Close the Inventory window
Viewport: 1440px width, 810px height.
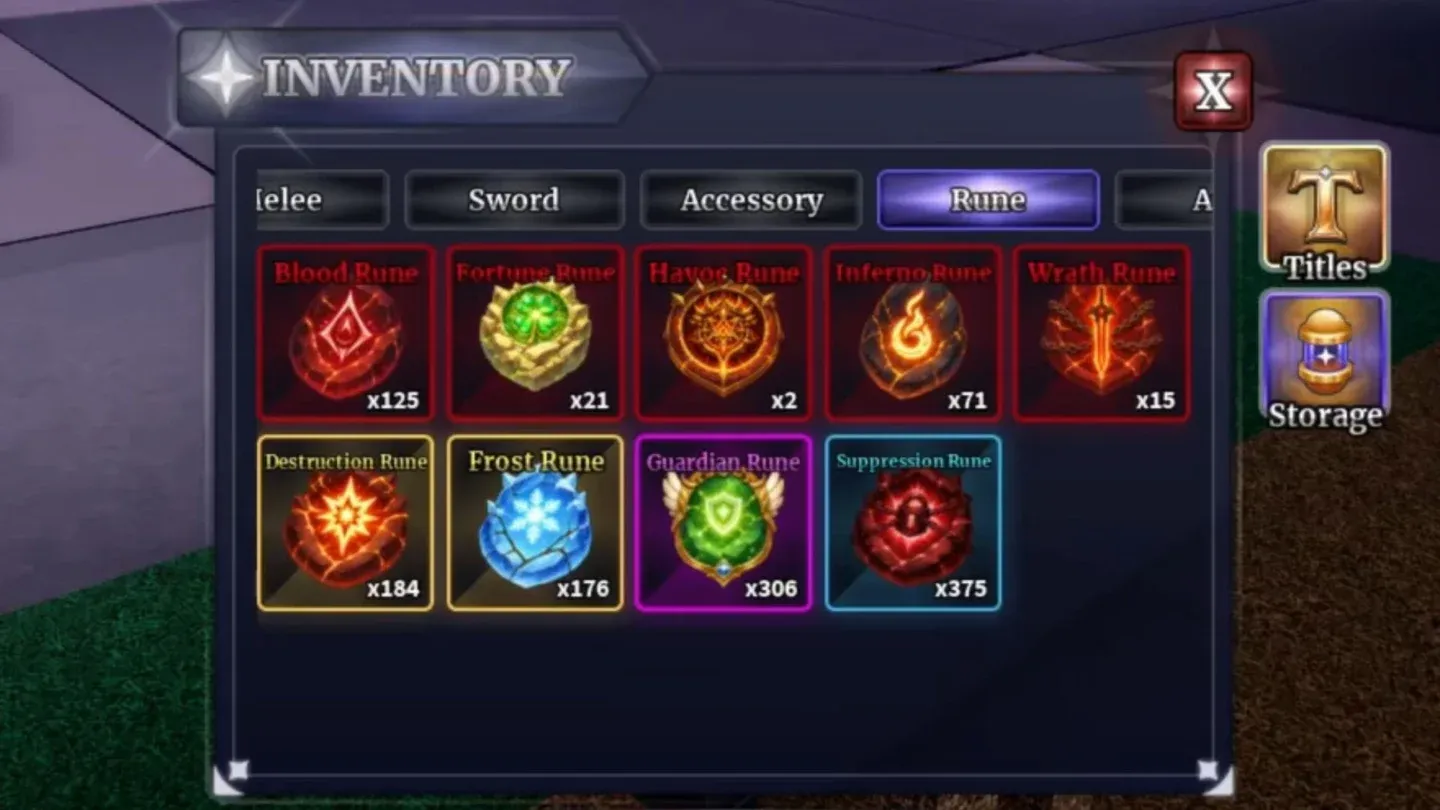(1213, 92)
